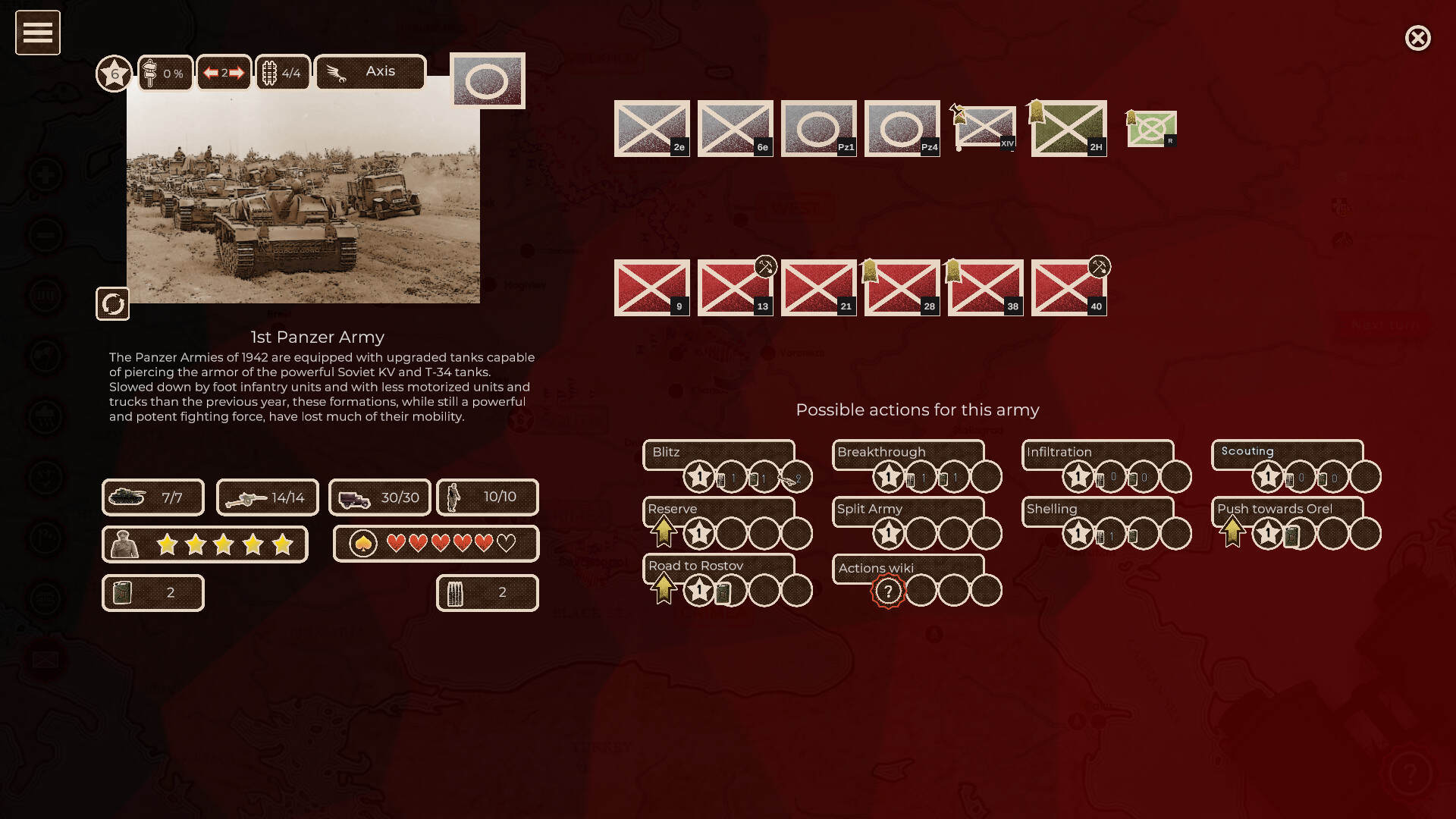This screenshot has height=819, width=1456.
Task: Click the infantry icon showing 10/10
Action: [486, 497]
